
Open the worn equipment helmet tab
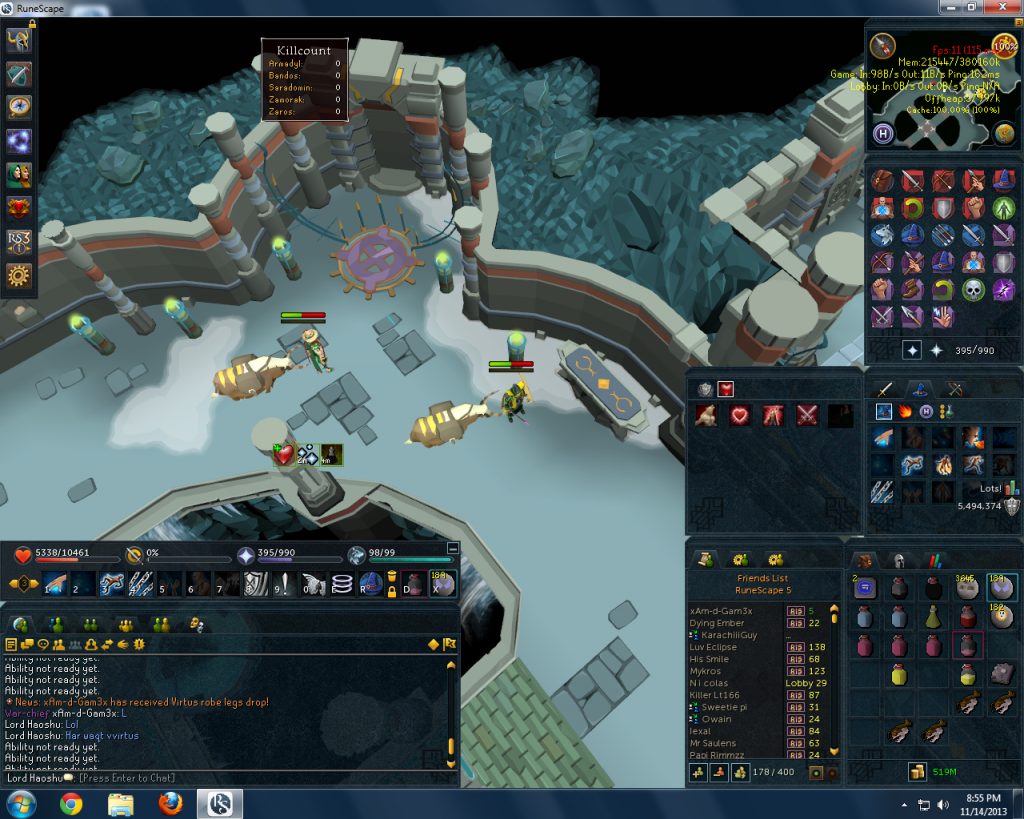click(x=898, y=561)
